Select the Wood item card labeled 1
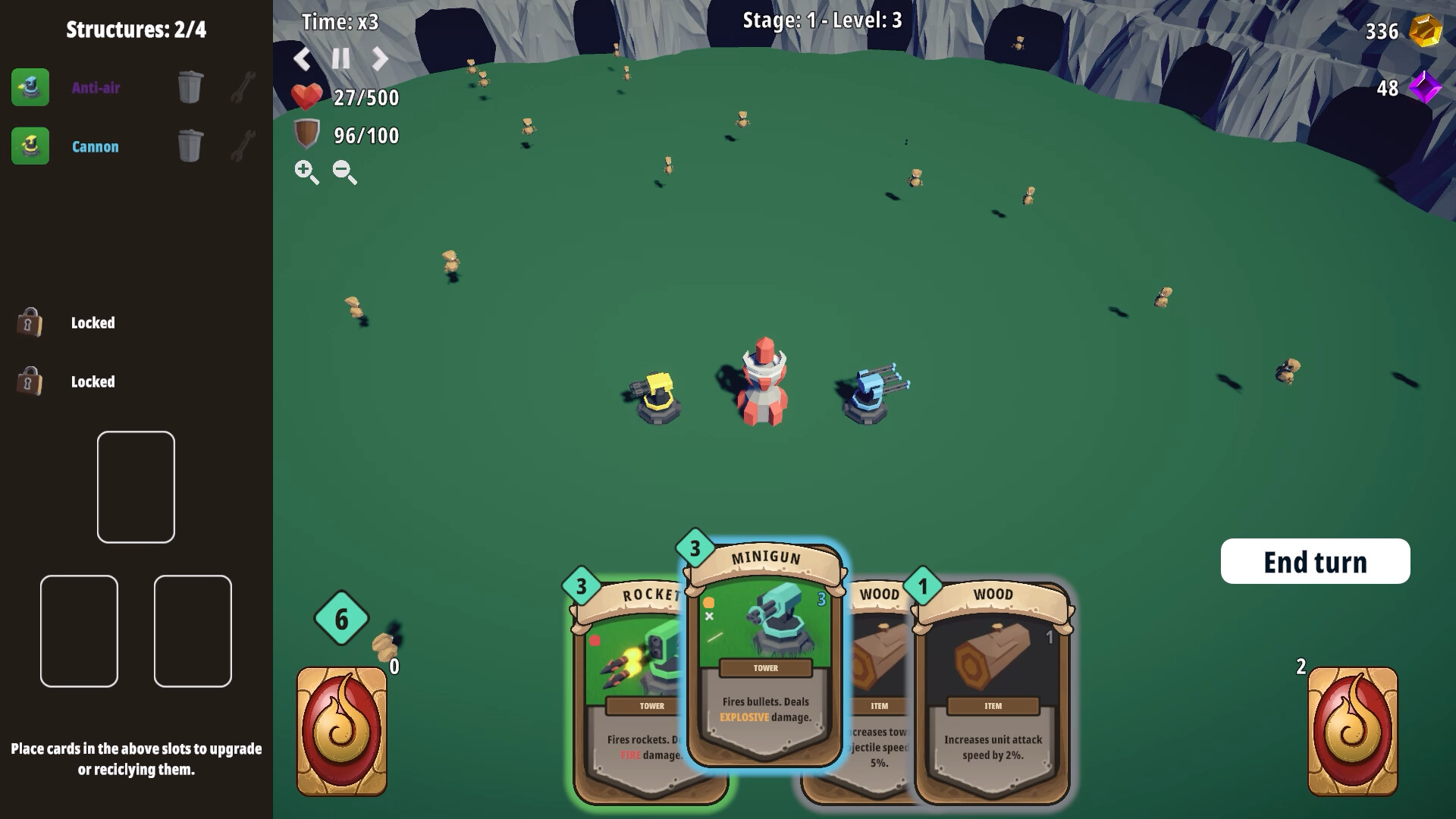 [993, 698]
